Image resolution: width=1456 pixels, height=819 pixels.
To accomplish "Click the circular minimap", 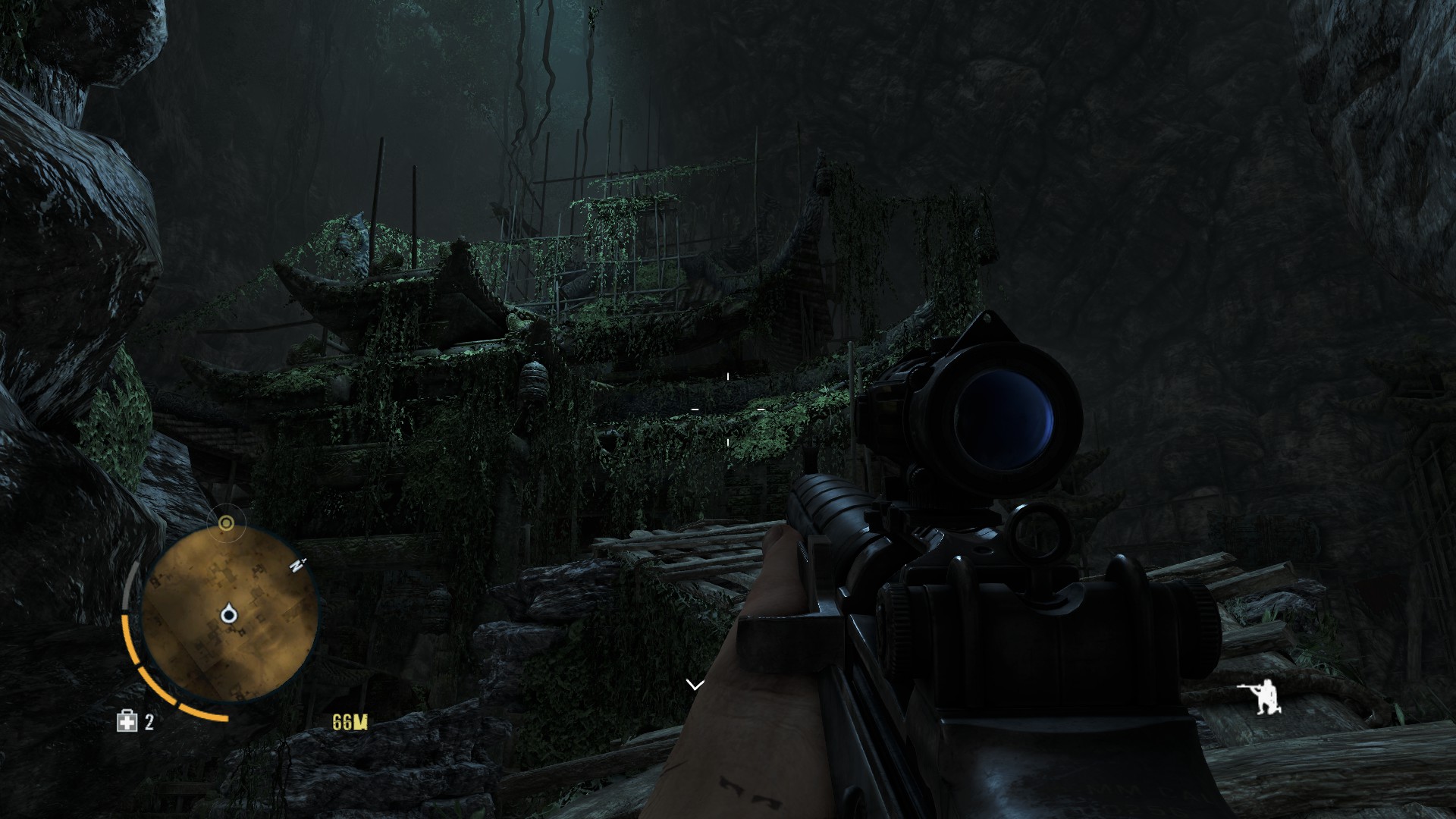I will point(229,614).
